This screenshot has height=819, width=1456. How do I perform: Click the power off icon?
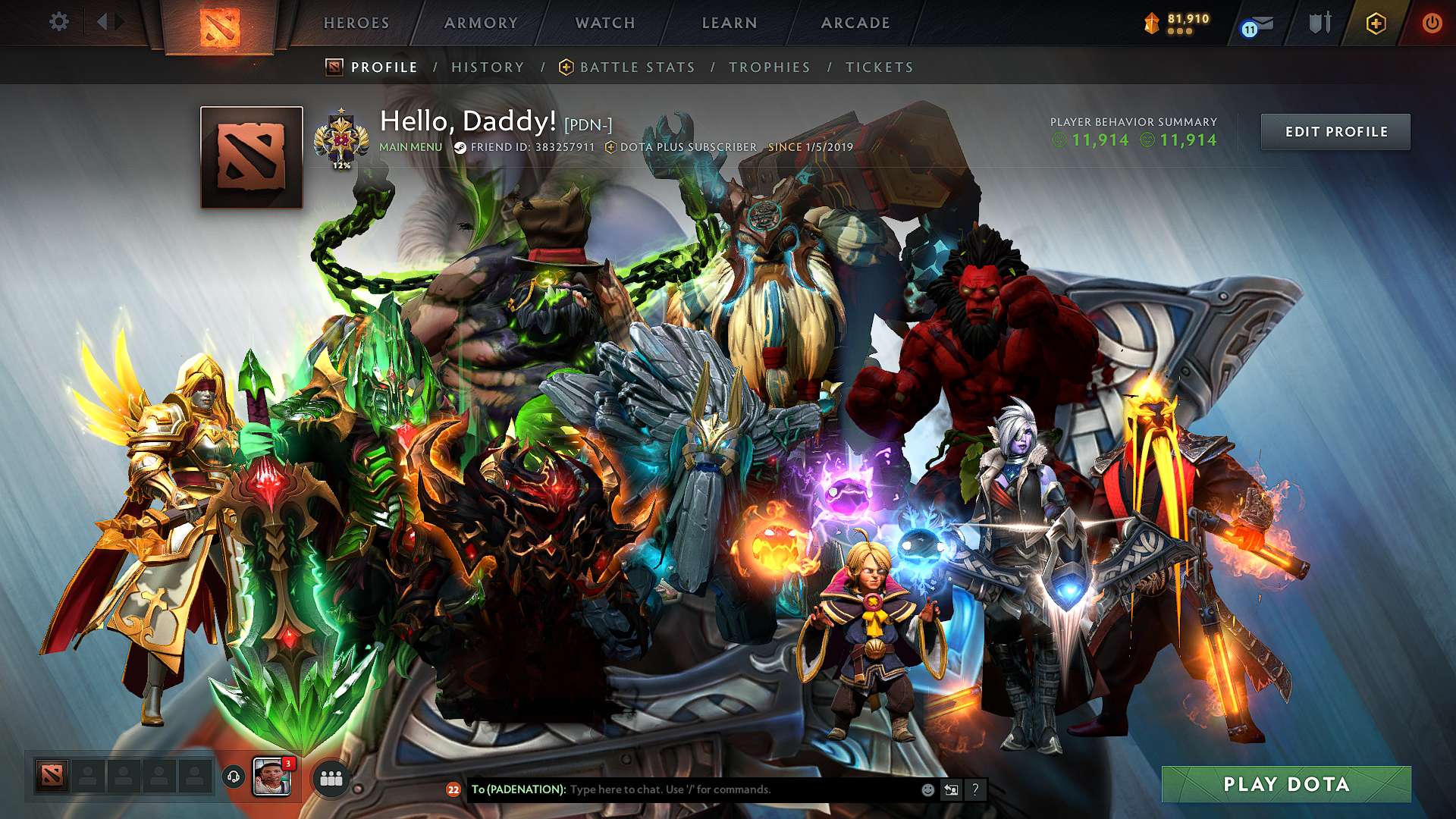coord(1432,23)
